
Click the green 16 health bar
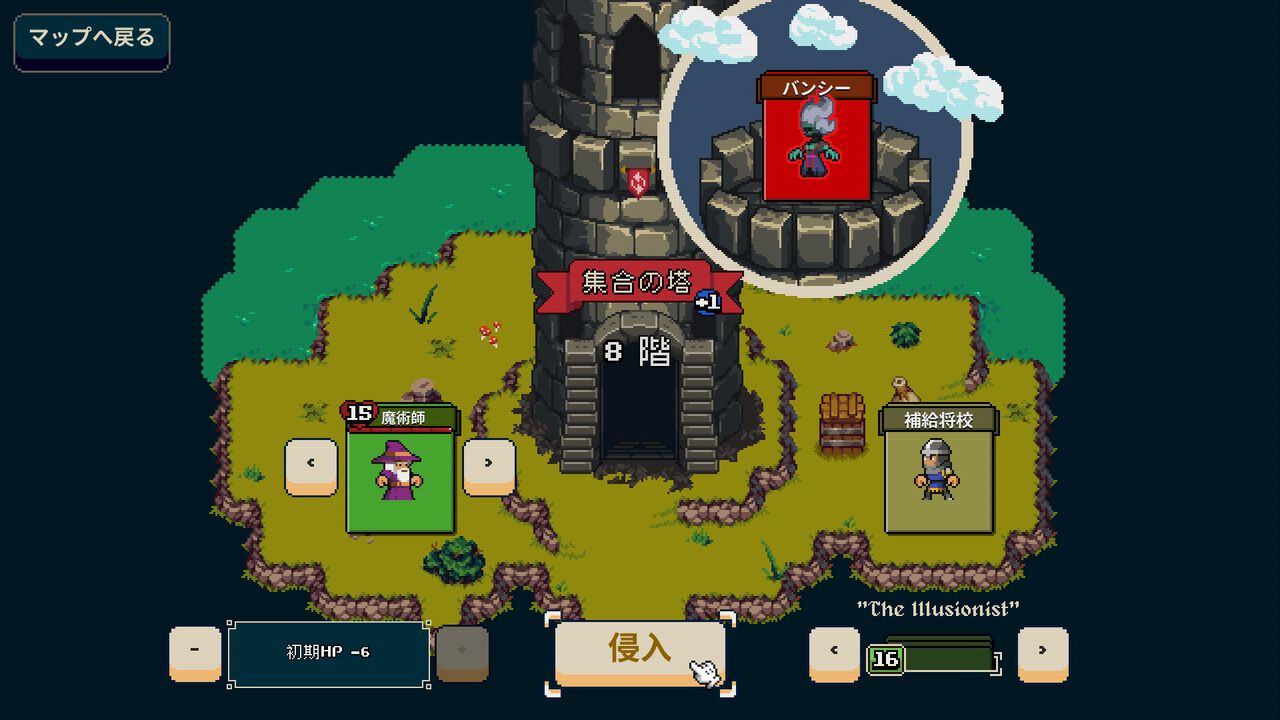[x=930, y=660]
